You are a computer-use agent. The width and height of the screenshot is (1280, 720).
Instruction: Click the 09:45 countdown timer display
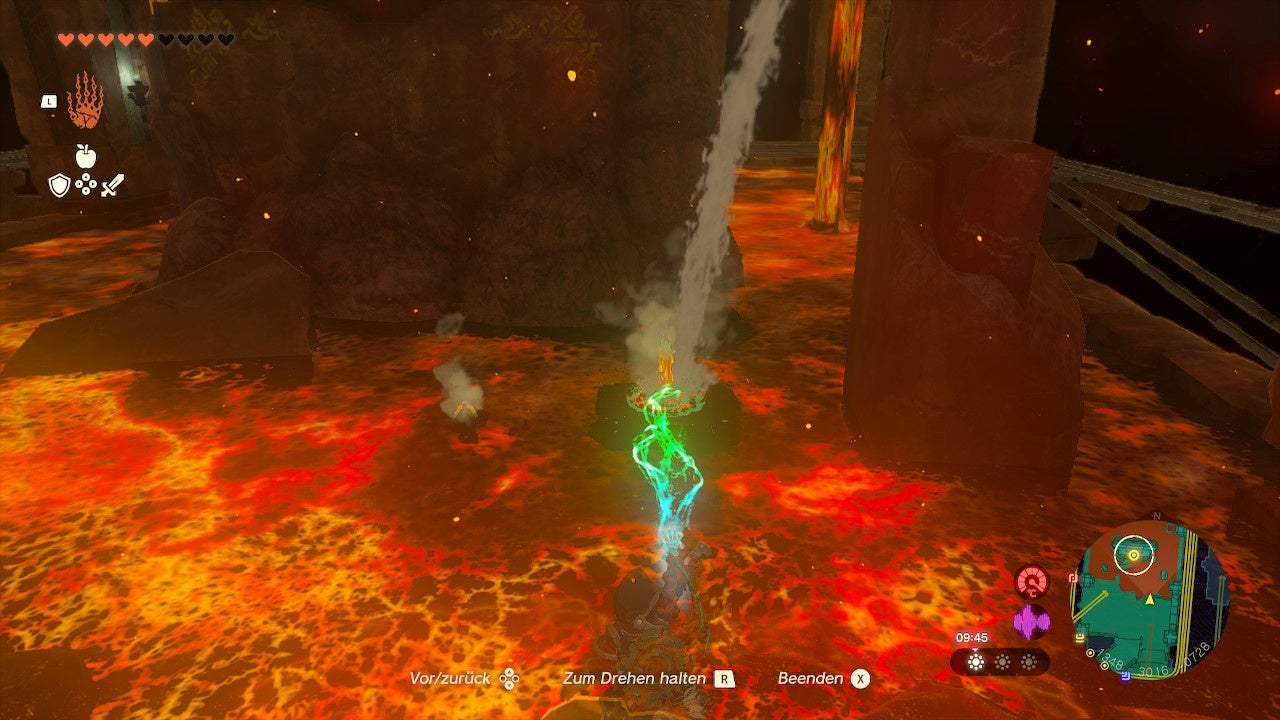click(x=971, y=637)
